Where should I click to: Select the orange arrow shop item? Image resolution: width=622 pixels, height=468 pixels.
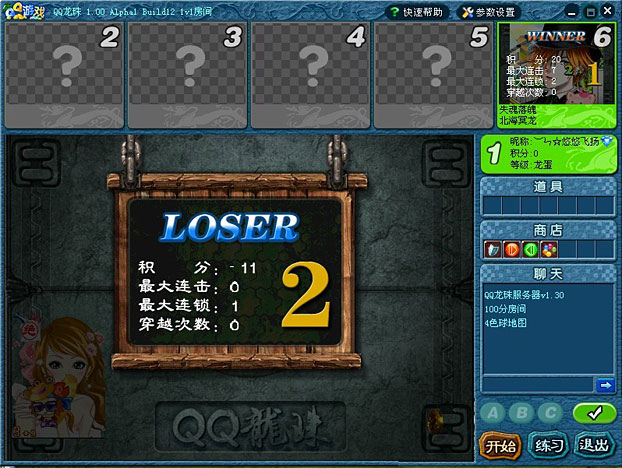coord(511,249)
